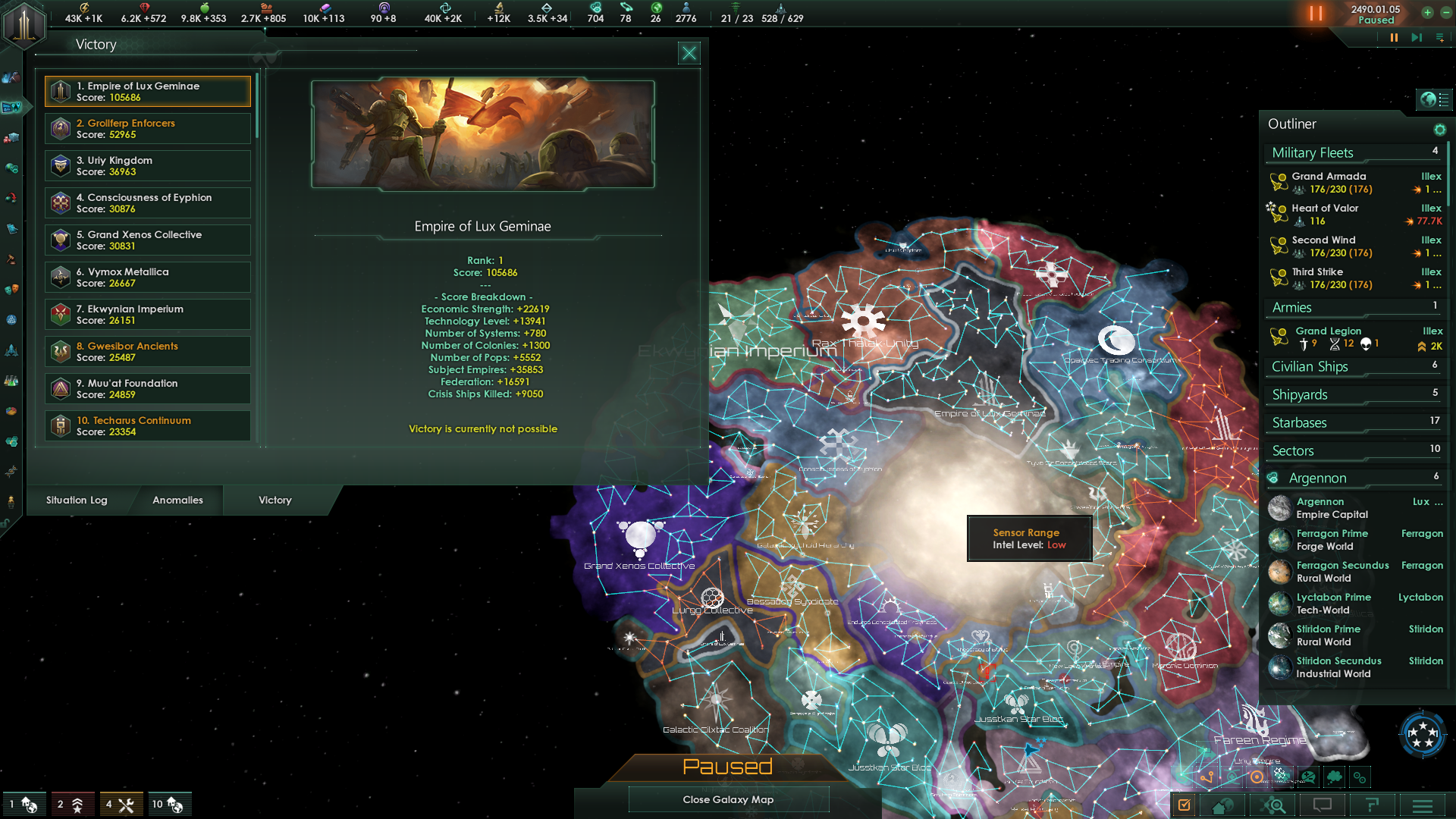The image size is (1456, 819).
Task: Select Empire of Lux Geminae score row
Action: point(148,92)
